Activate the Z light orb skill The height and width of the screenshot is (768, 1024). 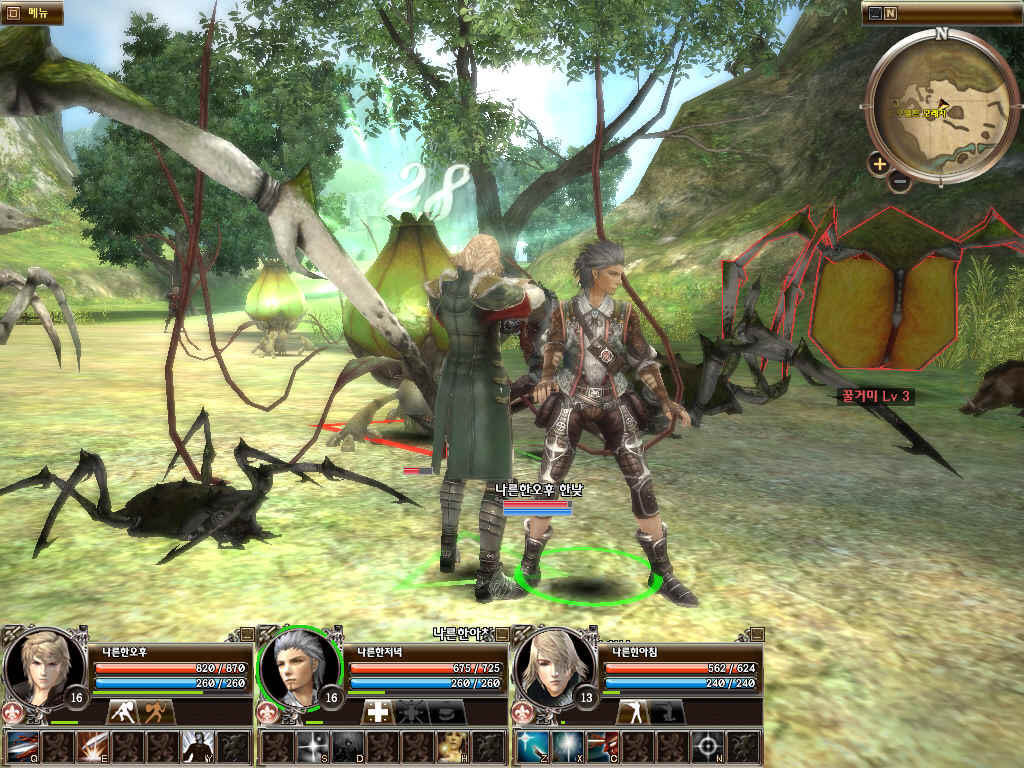click(x=533, y=747)
